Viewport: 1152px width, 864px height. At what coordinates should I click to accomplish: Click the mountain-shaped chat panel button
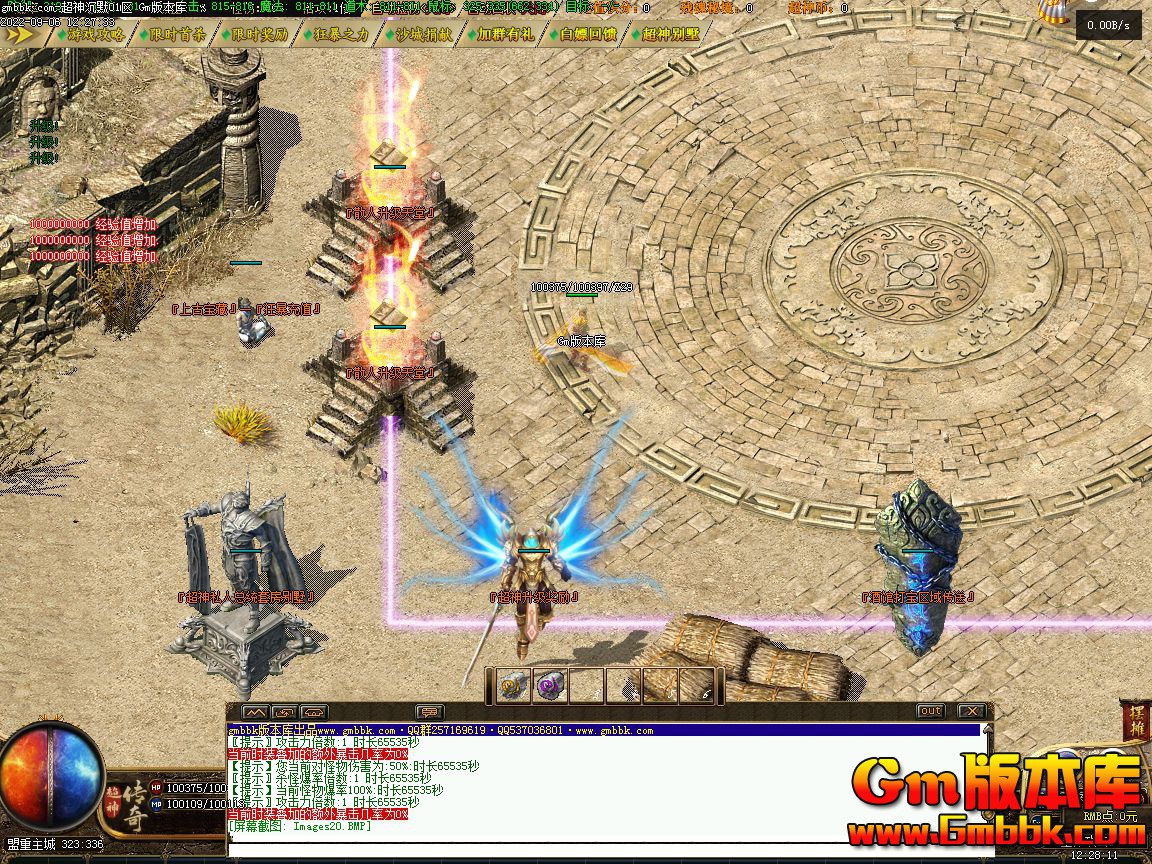tap(255, 712)
